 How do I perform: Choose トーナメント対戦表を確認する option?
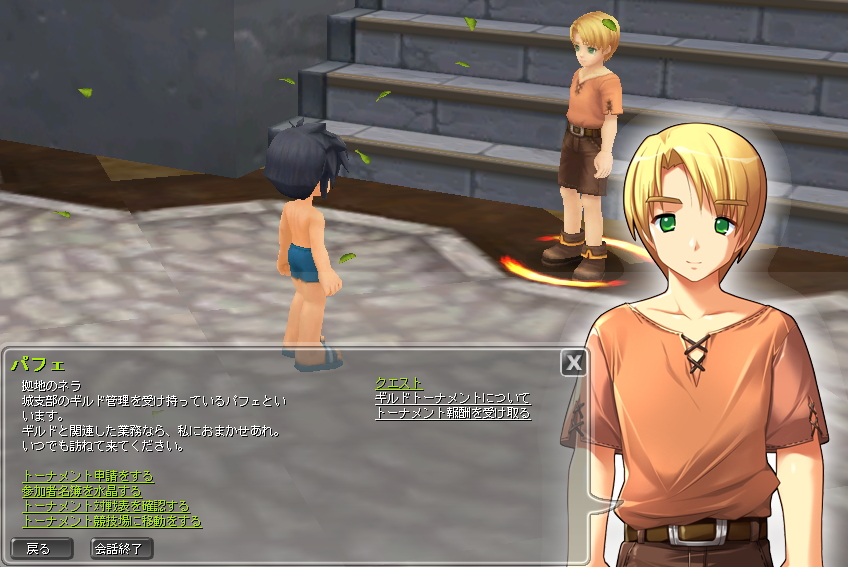[x=105, y=506]
